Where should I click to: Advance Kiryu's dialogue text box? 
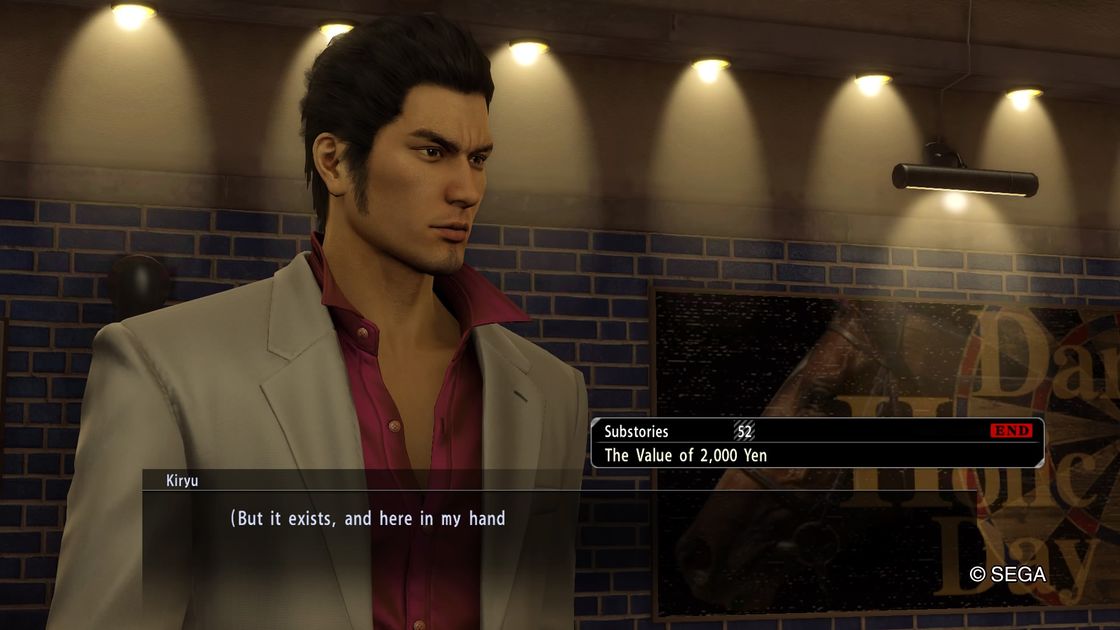click(x=367, y=520)
